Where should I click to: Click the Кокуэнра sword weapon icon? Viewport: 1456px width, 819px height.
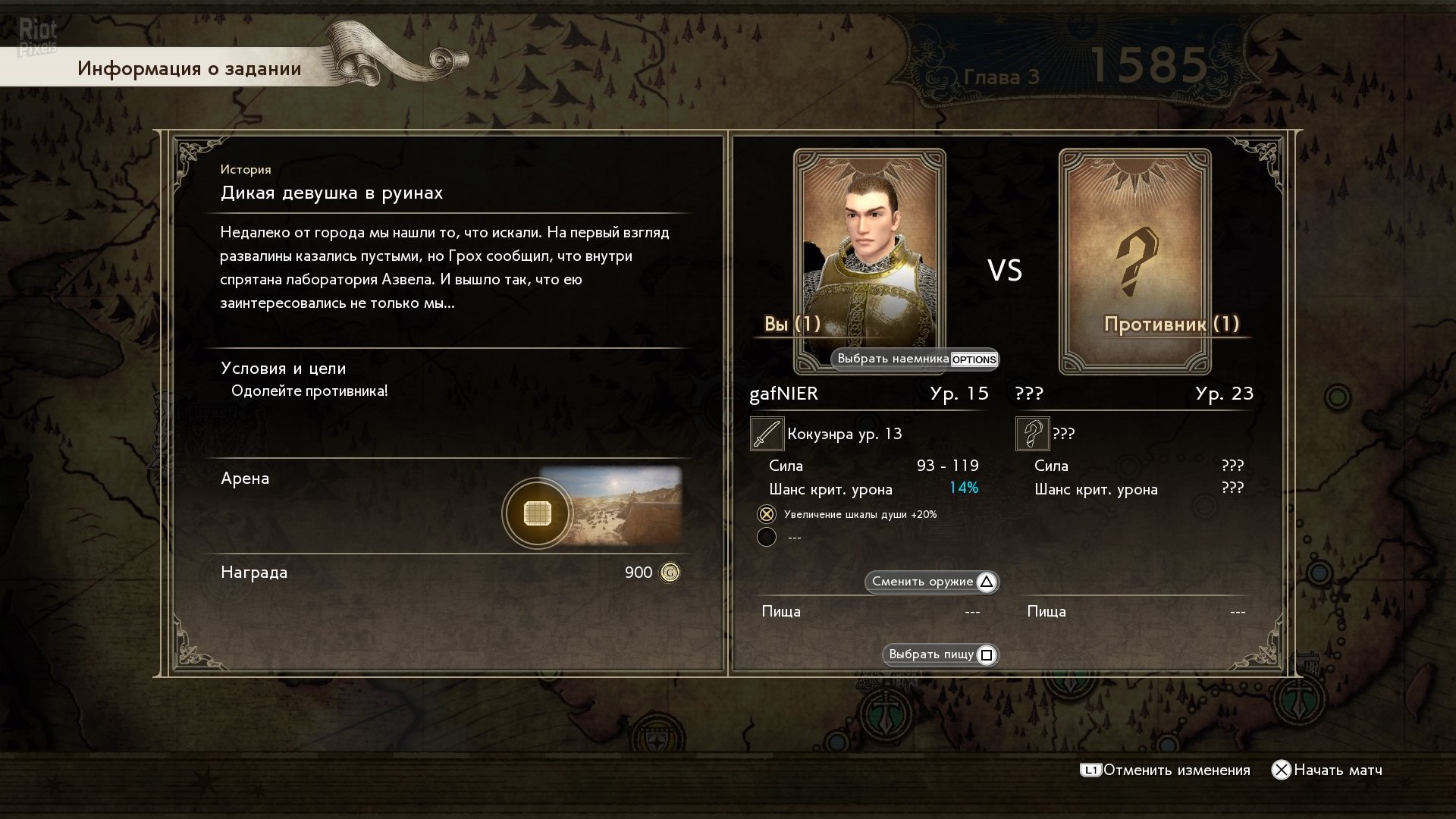coord(767,434)
